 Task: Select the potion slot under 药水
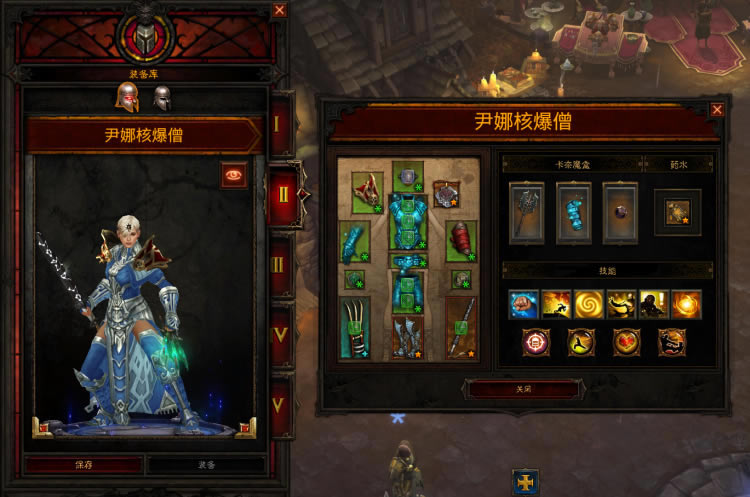677,212
